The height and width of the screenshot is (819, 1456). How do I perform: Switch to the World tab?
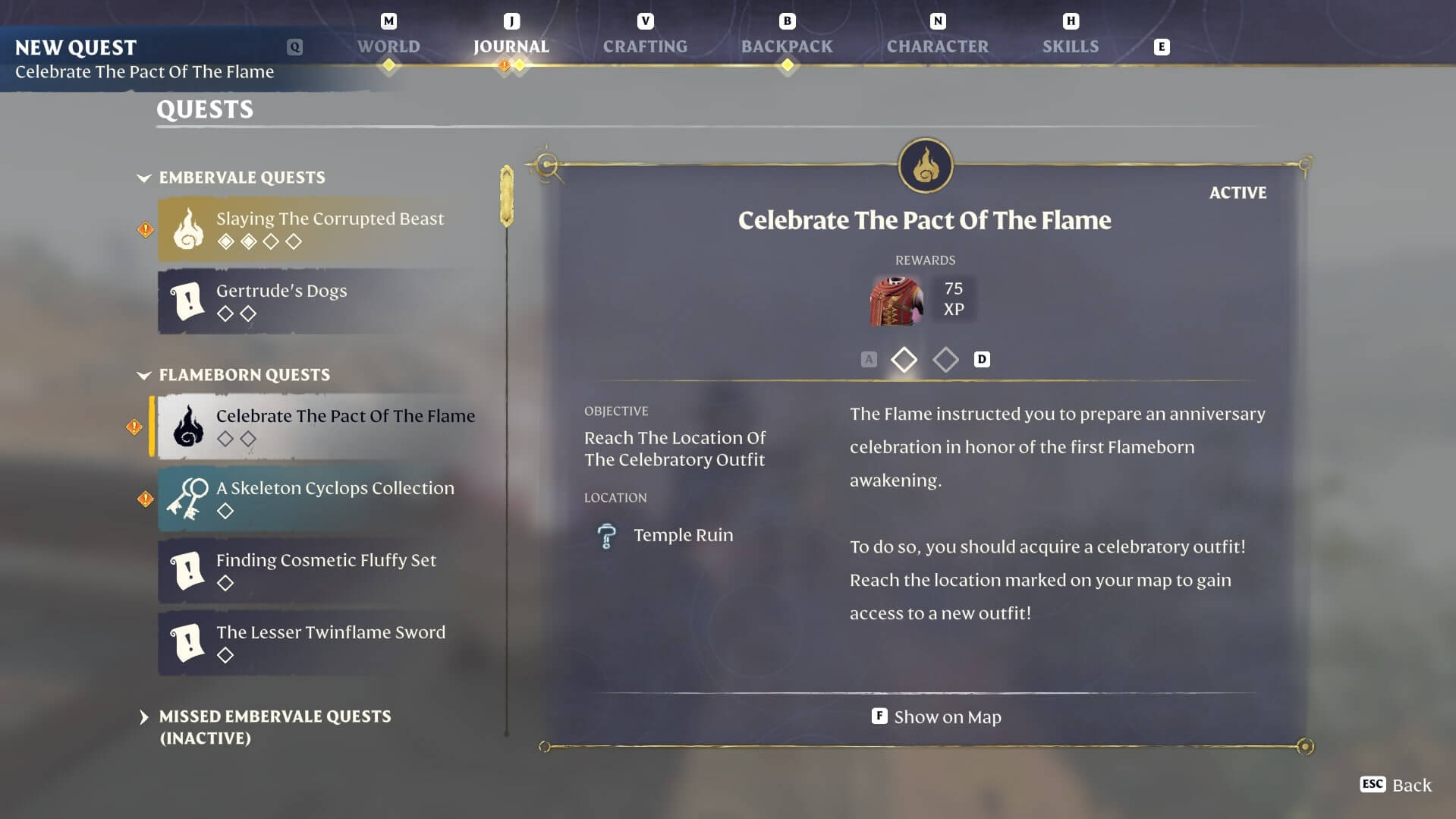[x=388, y=46]
